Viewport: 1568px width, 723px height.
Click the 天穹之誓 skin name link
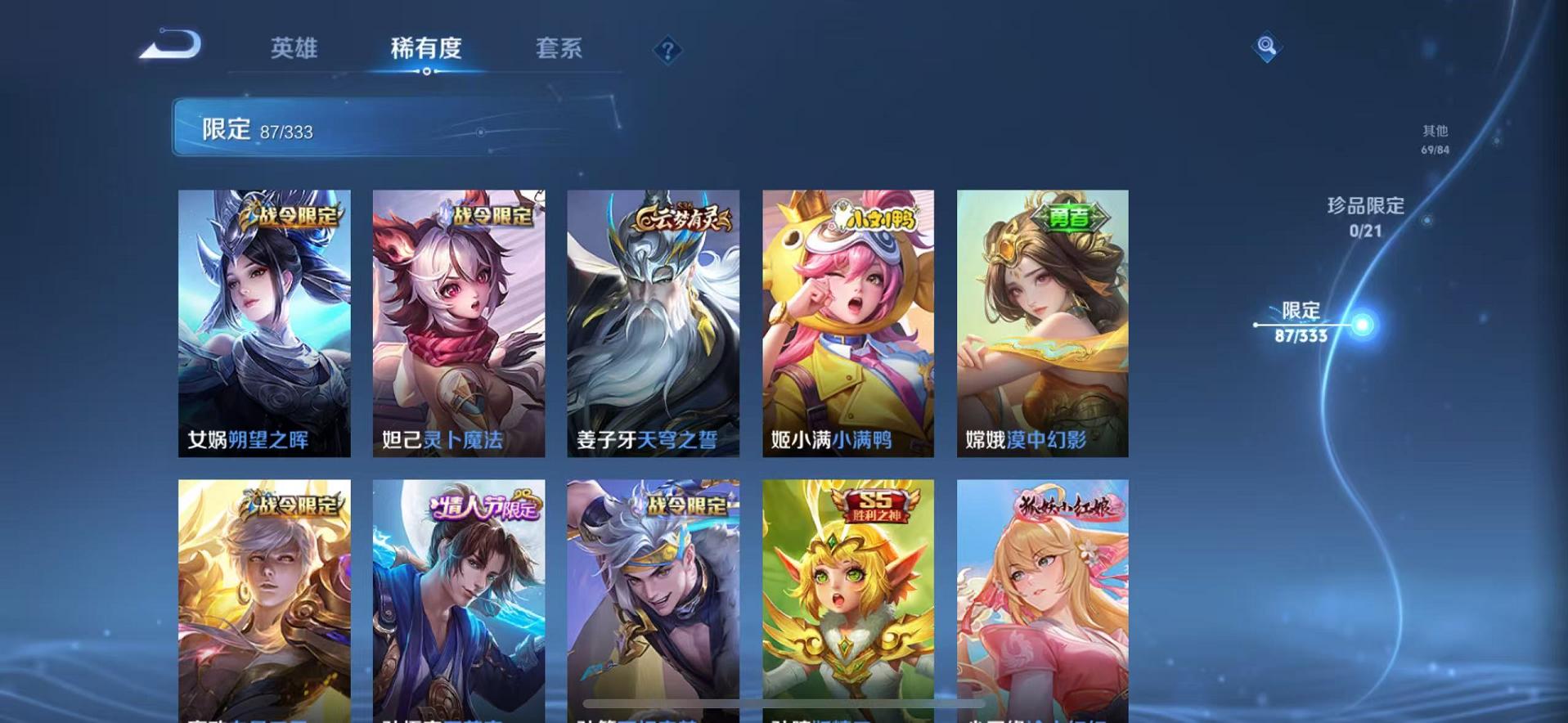682,441
